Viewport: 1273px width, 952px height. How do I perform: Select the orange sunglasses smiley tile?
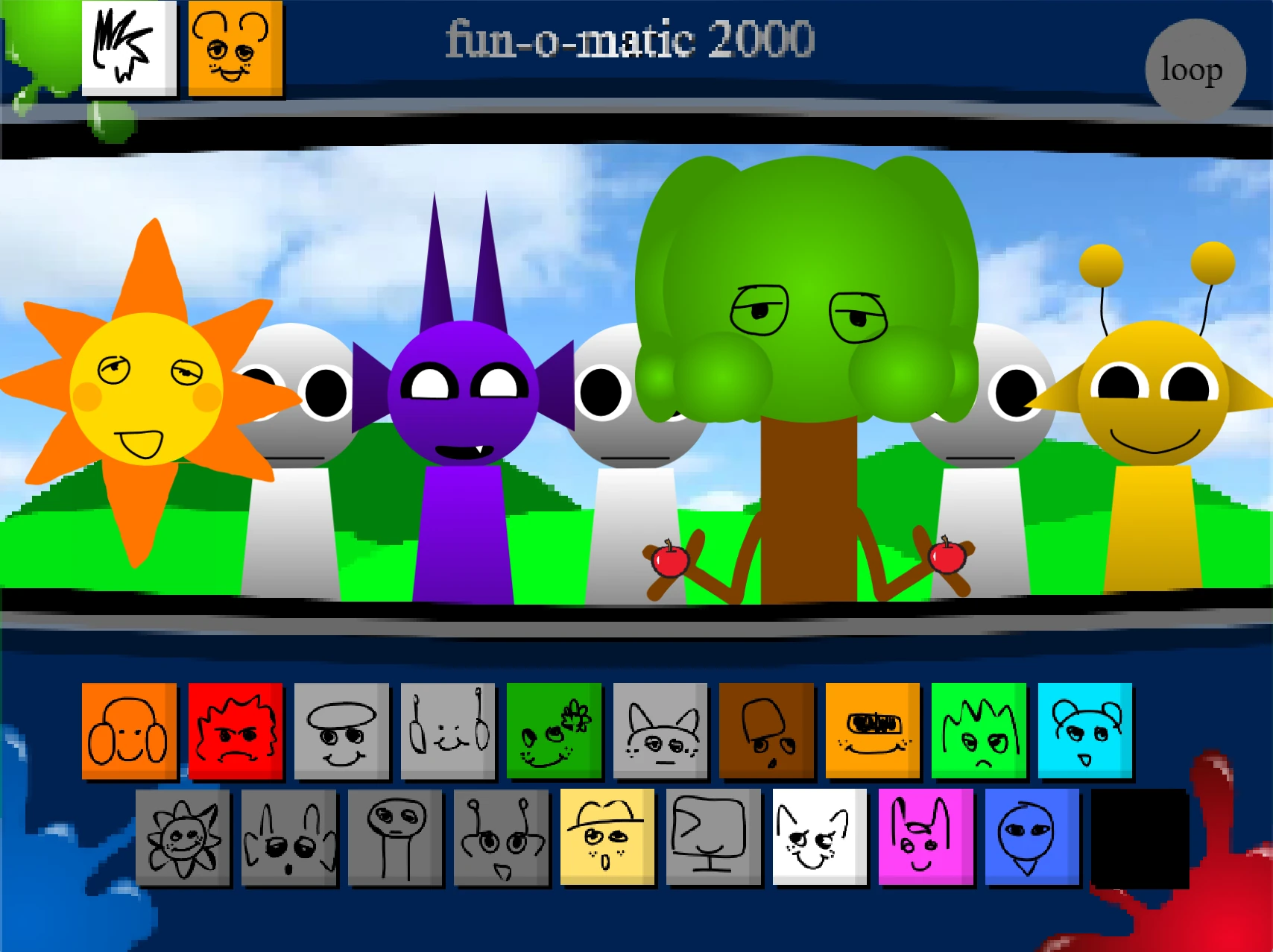(872, 730)
